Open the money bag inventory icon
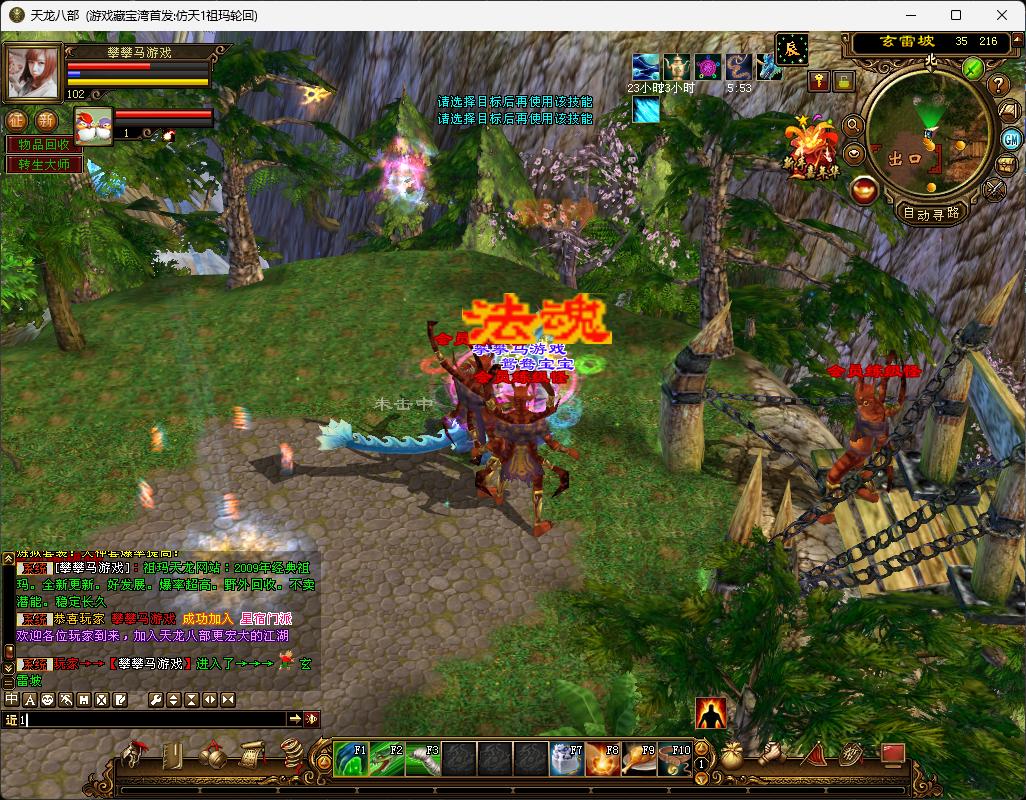 tap(733, 757)
